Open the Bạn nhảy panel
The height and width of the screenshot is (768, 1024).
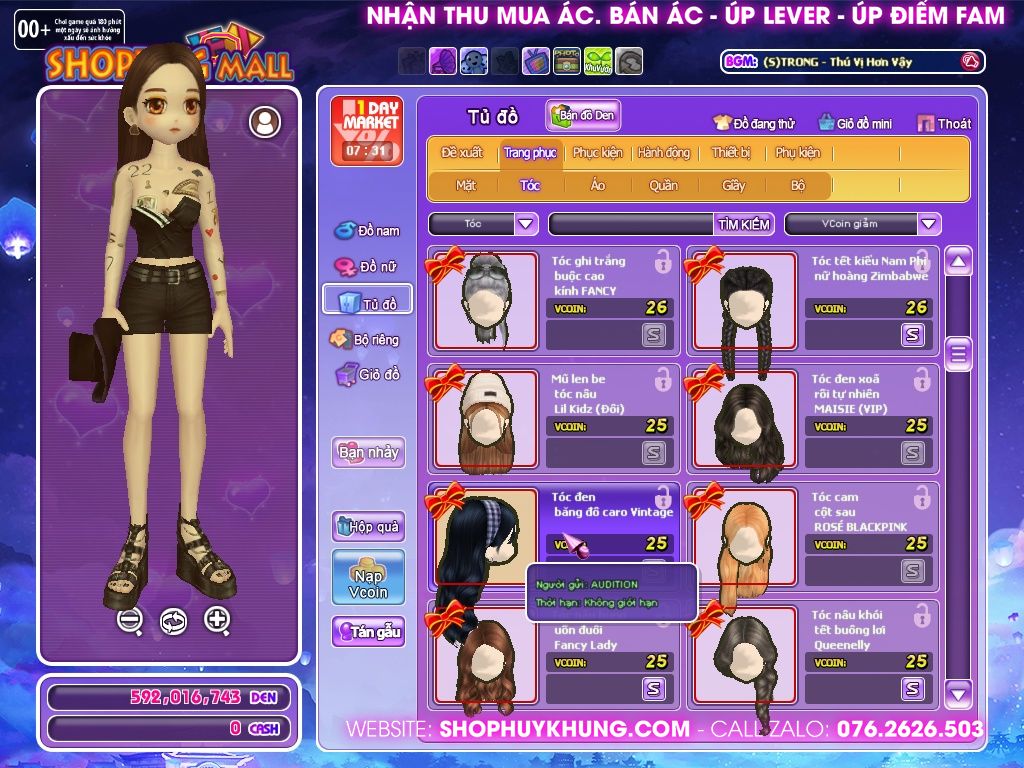pos(368,452)
